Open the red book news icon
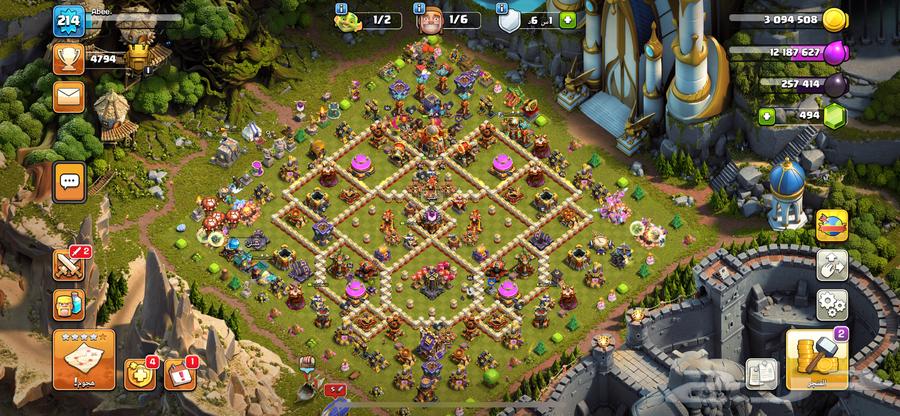This screenshot has width=900, height=416. pyautogui.click(x=178, y=374)
